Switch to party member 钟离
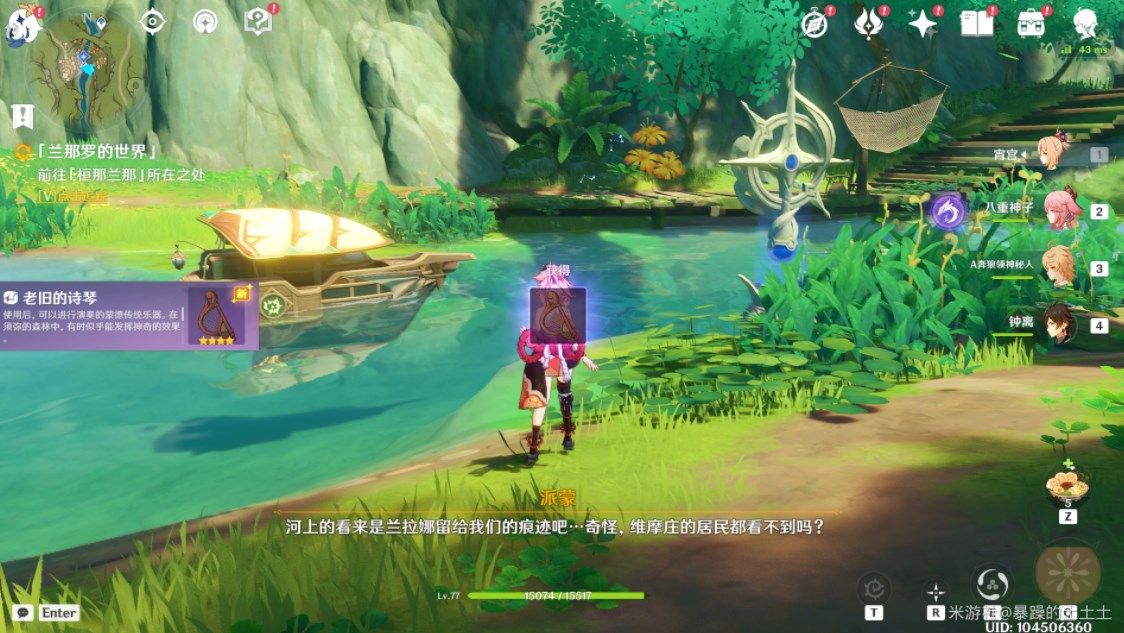This screenshot has width=1124, height=633. (1058, 325)
